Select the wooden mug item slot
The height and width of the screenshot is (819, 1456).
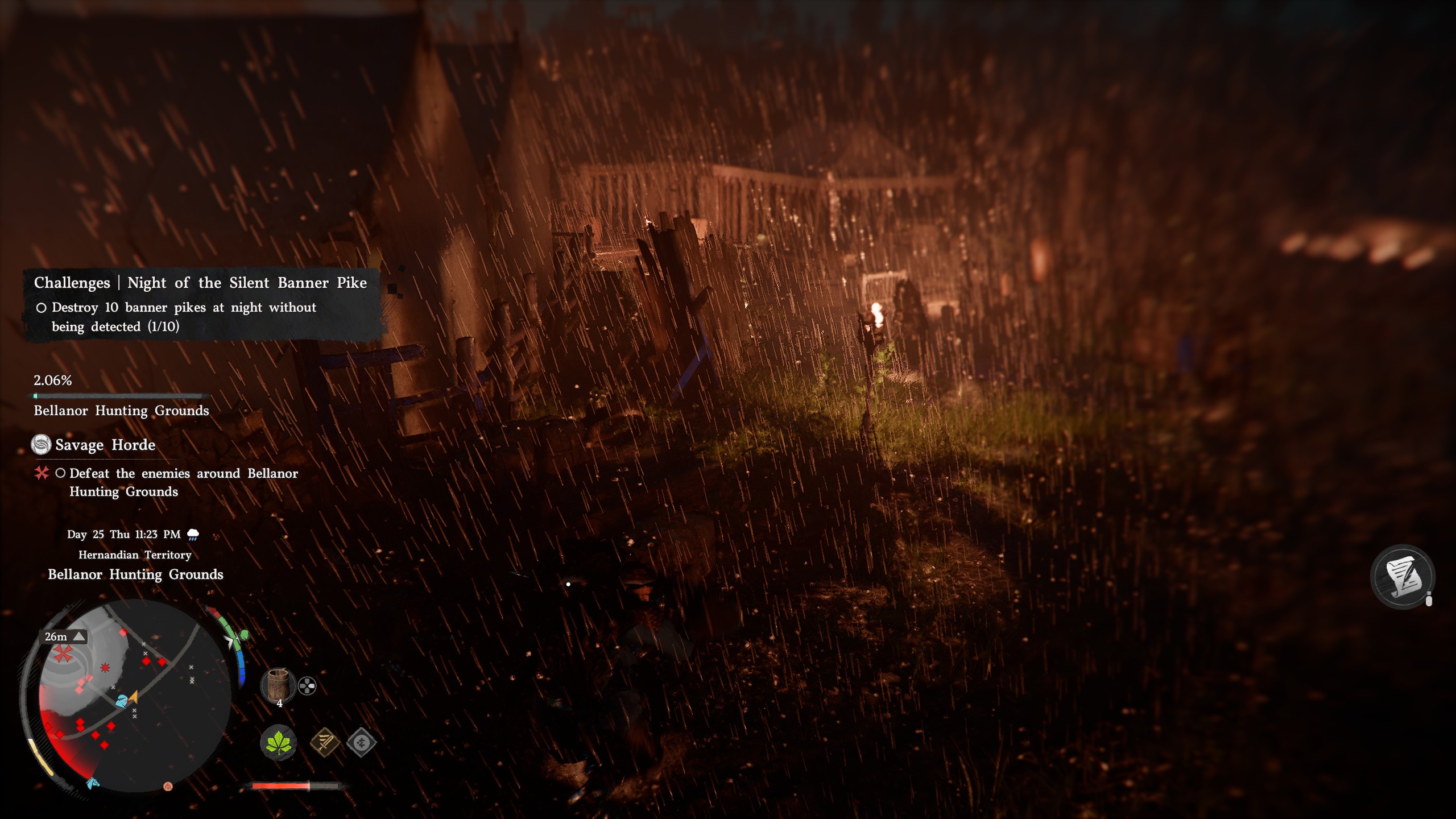coord(278,684)
